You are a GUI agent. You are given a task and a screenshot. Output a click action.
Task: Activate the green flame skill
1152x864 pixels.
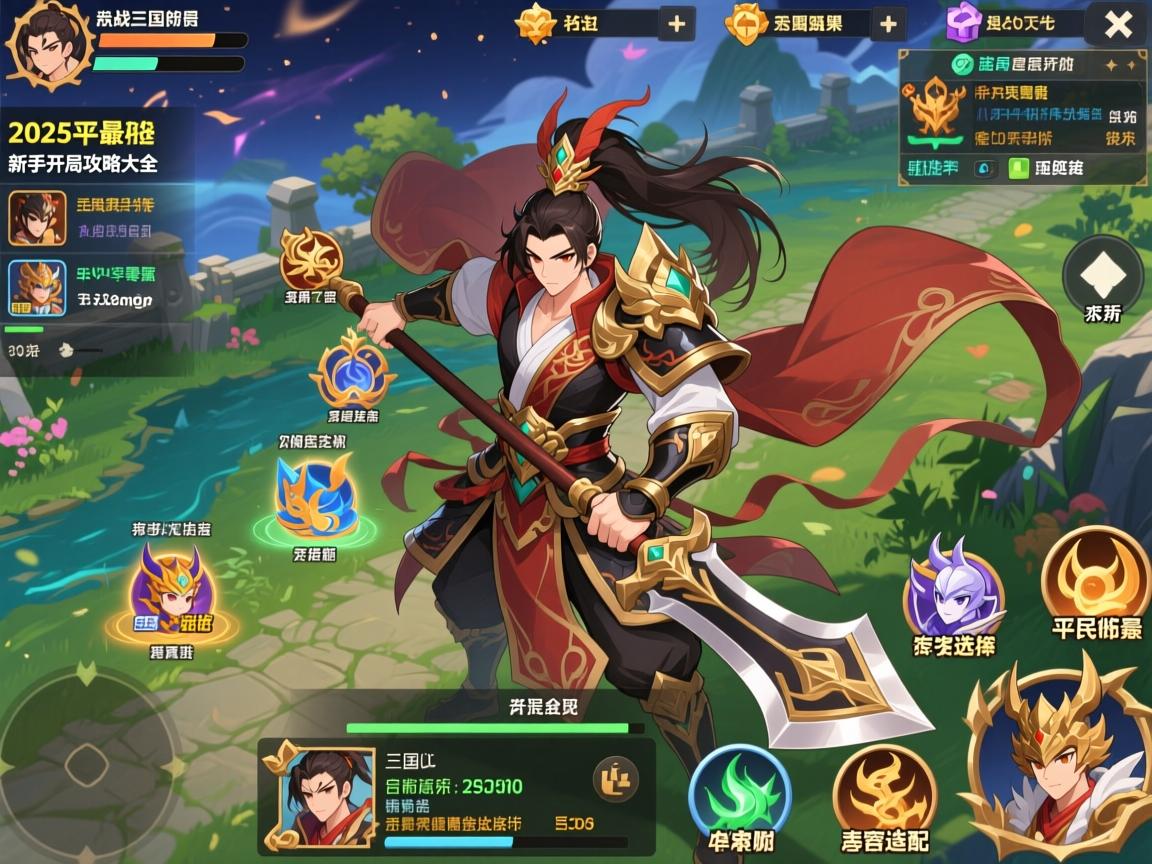[x=740, y=793]
